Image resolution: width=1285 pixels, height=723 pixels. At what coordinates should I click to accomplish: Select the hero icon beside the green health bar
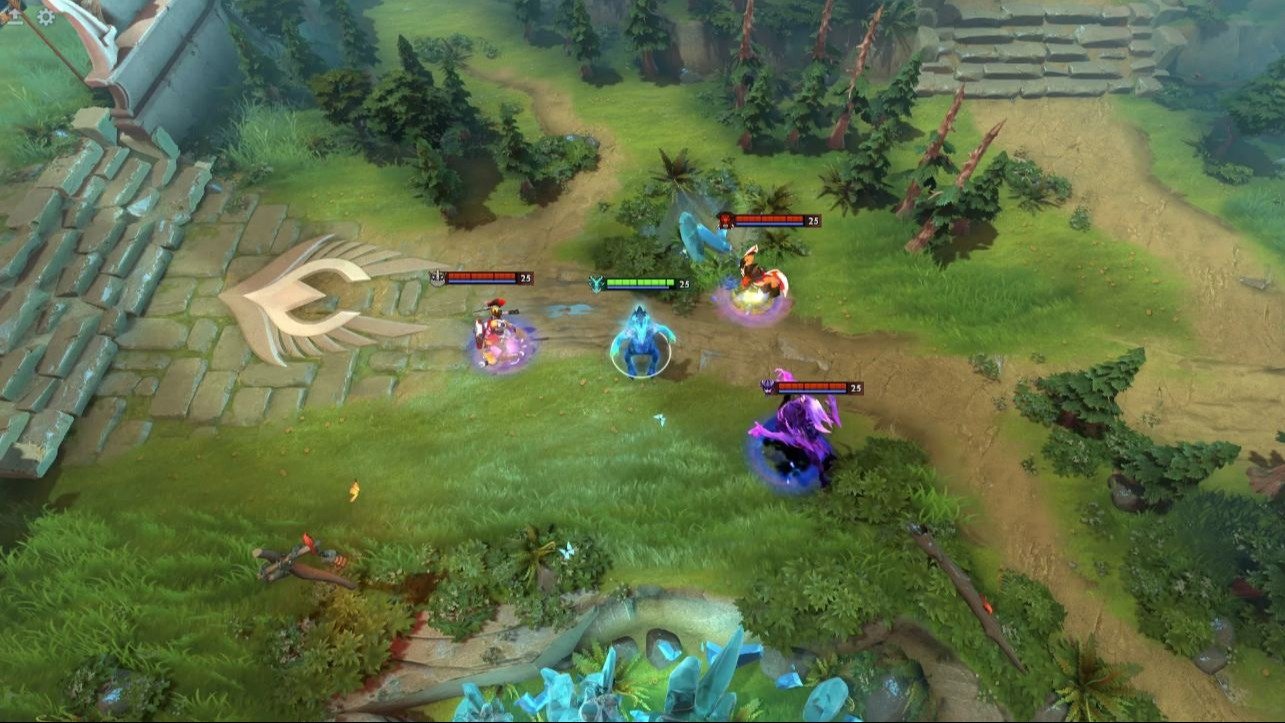point(597,282)
